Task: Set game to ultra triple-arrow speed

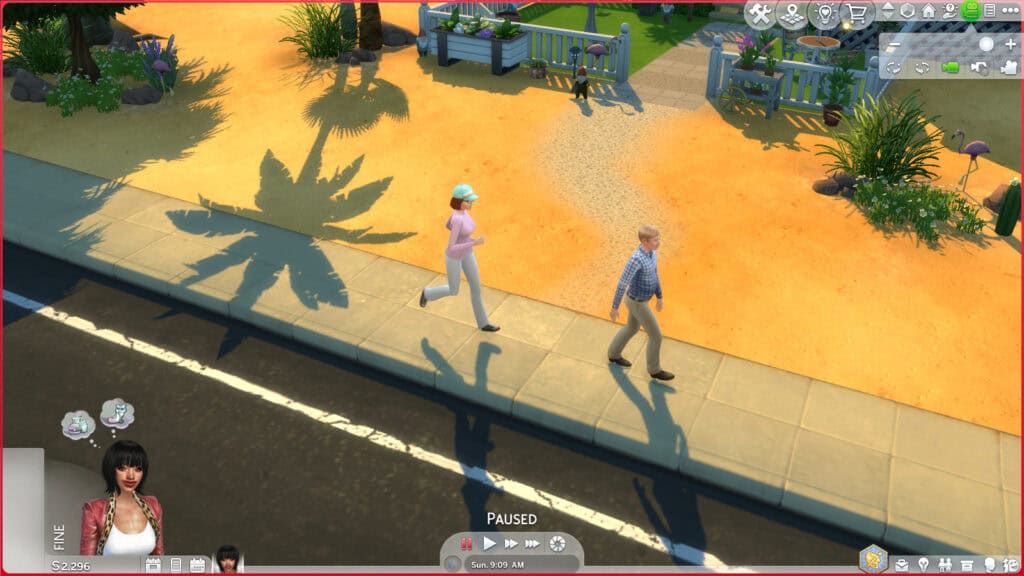Action: point(533,543)
